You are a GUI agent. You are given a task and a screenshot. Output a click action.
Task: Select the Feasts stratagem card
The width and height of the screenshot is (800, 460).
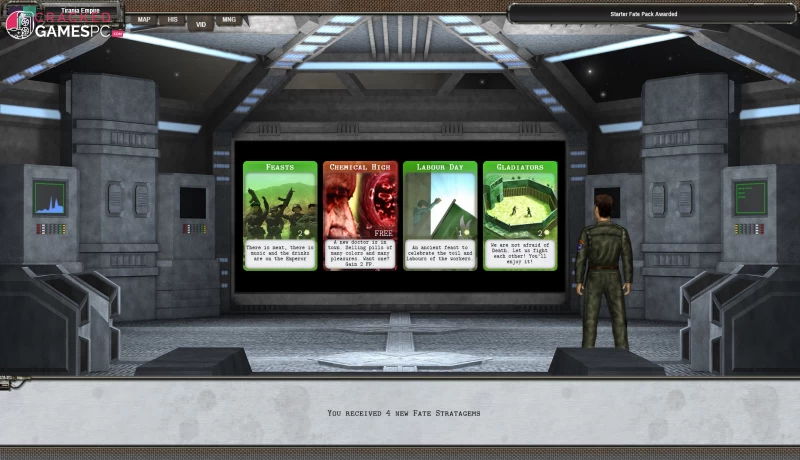tap(280, 215)
